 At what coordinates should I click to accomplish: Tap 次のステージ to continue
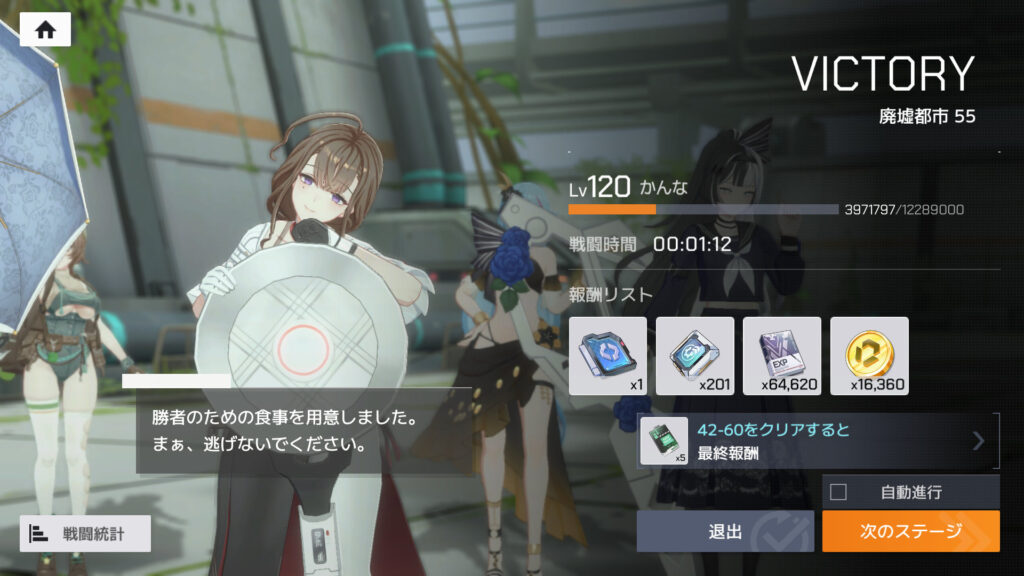pos(910,531)
